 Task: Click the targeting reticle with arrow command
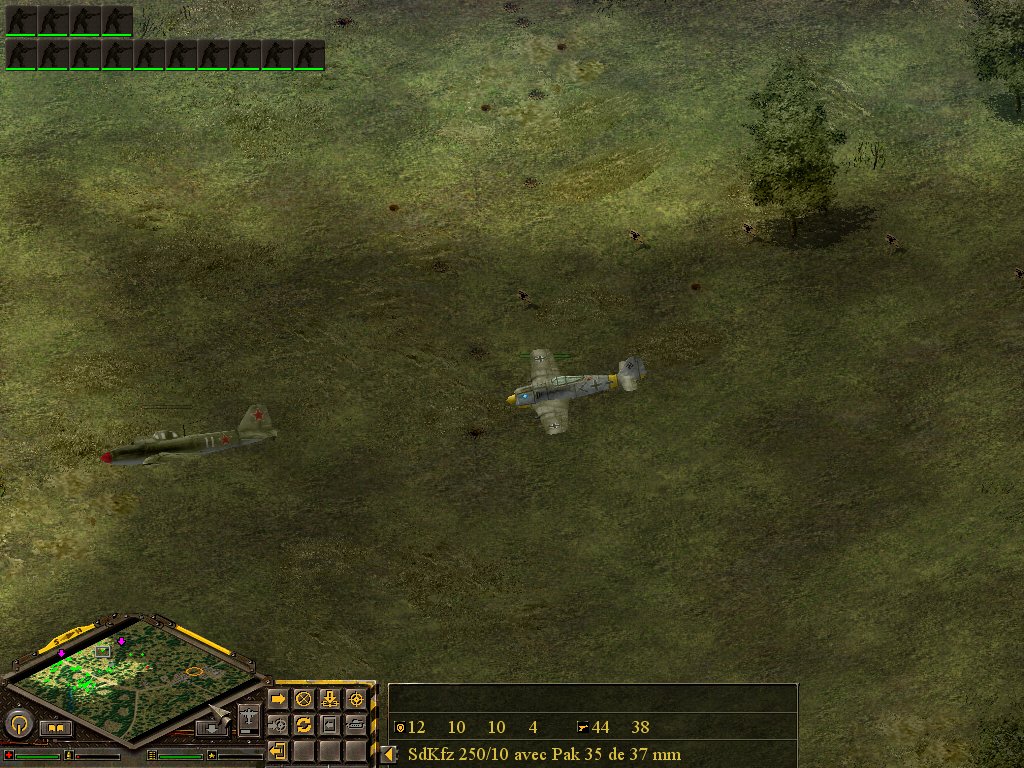[x=278, y=724]
